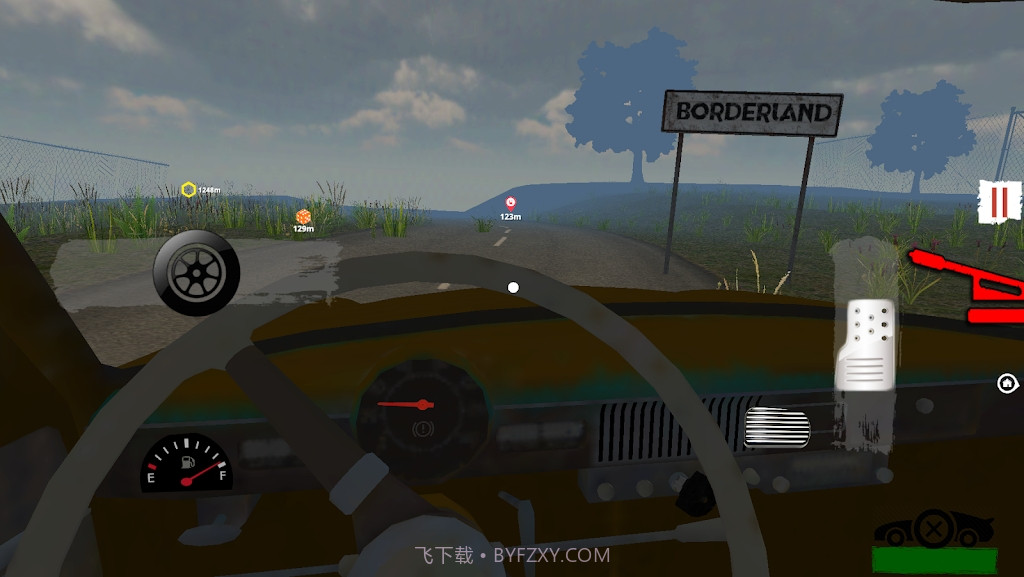Pause the game with the red bars button
Screen dimensions: 1024x577
point(999,203)
